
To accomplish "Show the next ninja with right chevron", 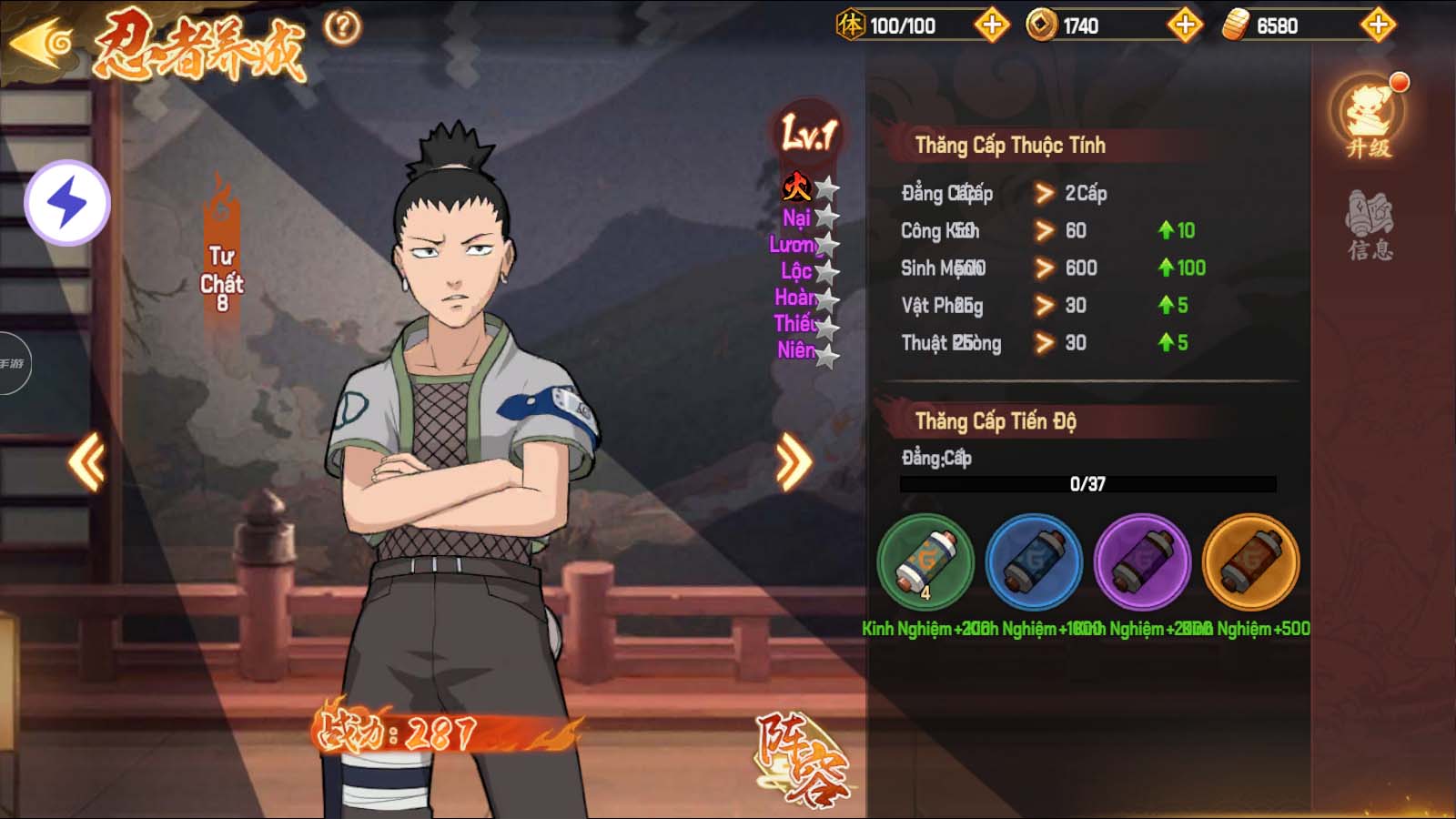I will click(x=793, y=462).
